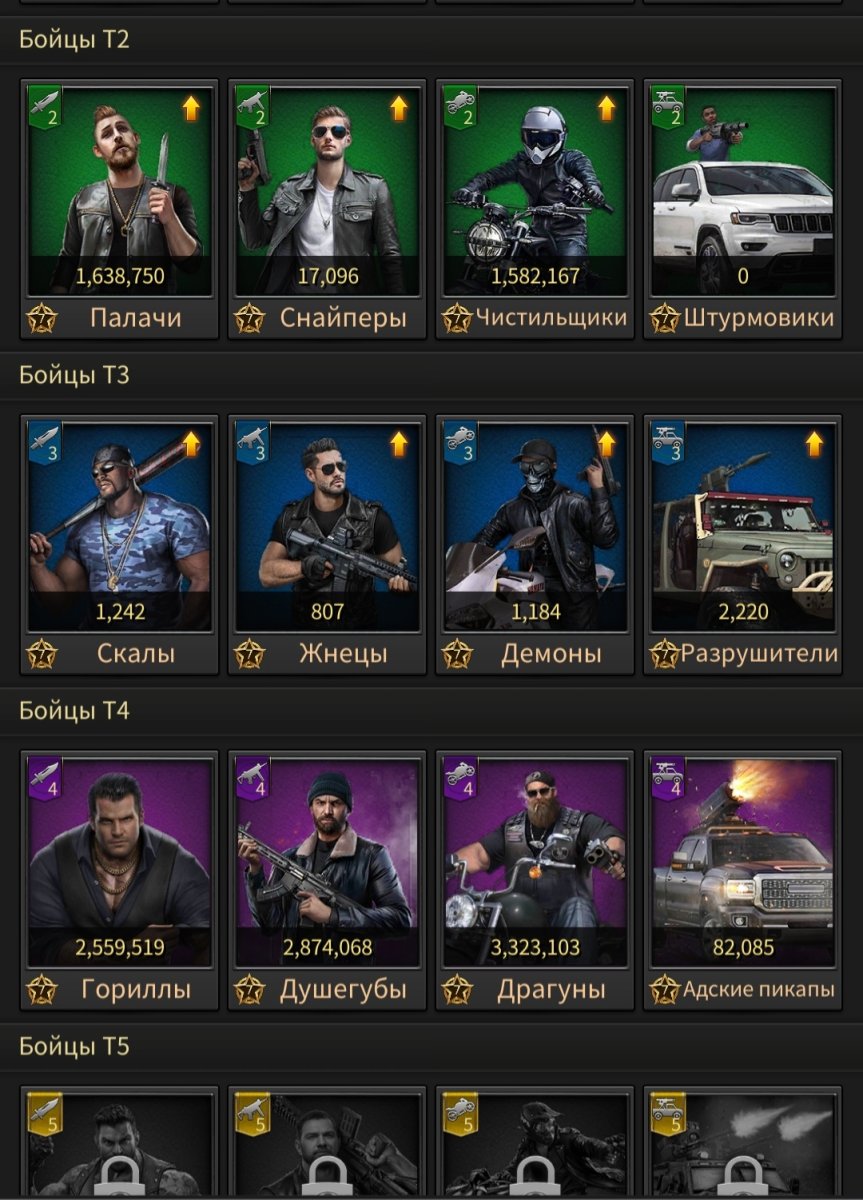Tap the upgrade arrow on Разрушители

pyautogui.click(x=815, y=441)
